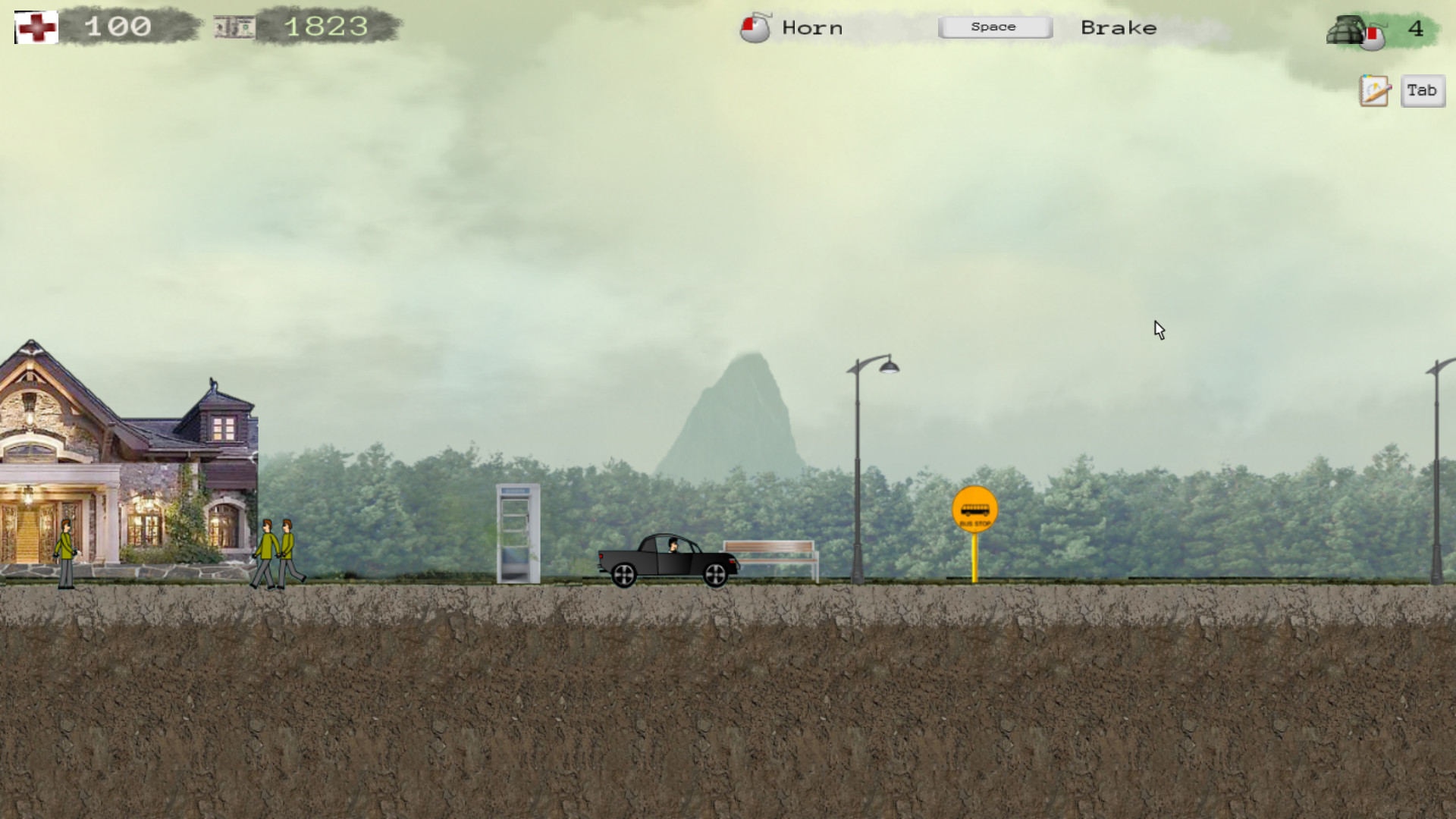Open the notepad quest log icon

[1374, 90]
